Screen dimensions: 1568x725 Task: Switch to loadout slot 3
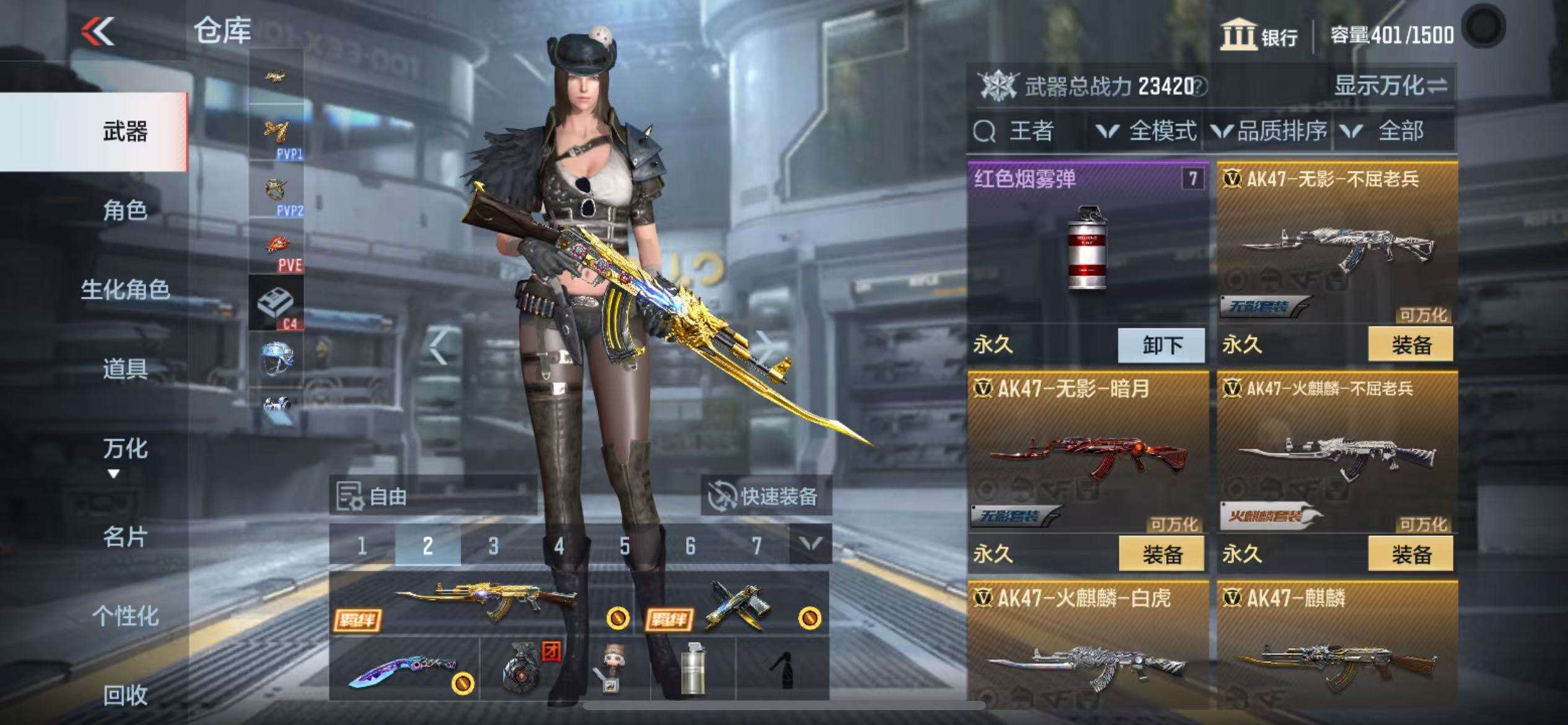coord(493,546)
